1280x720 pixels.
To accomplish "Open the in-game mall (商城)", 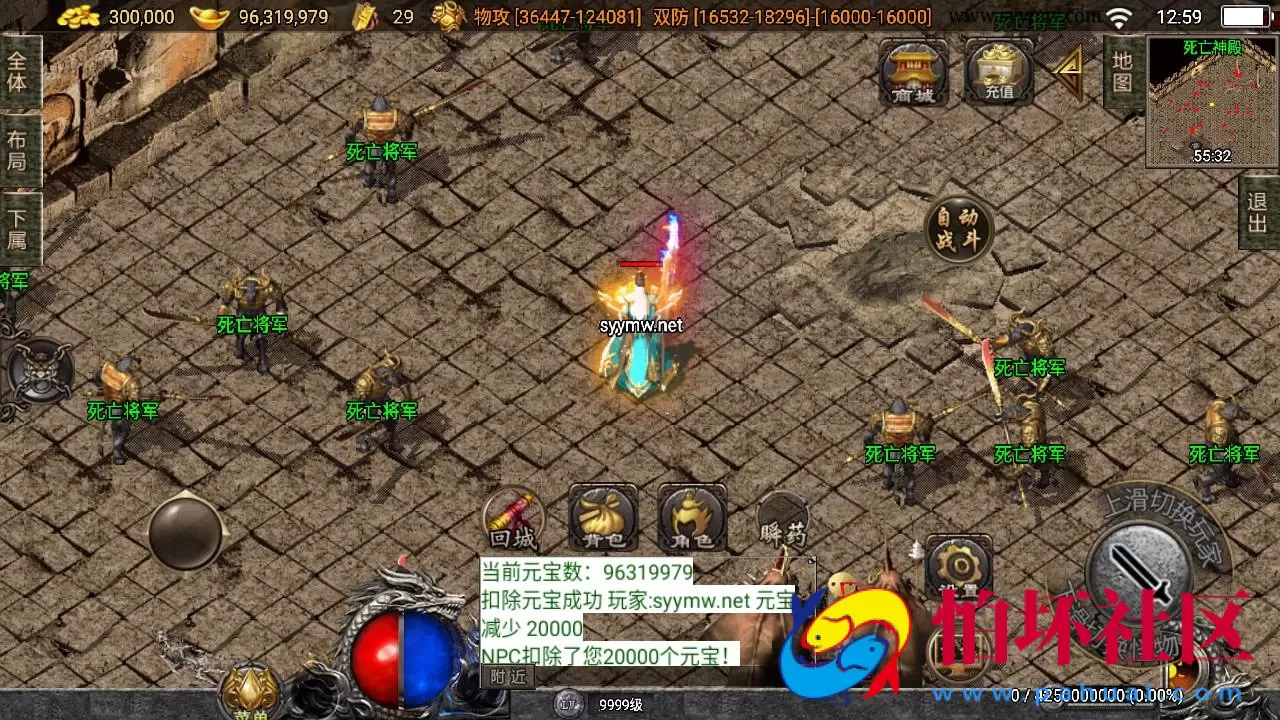I will tap(911, 73).
